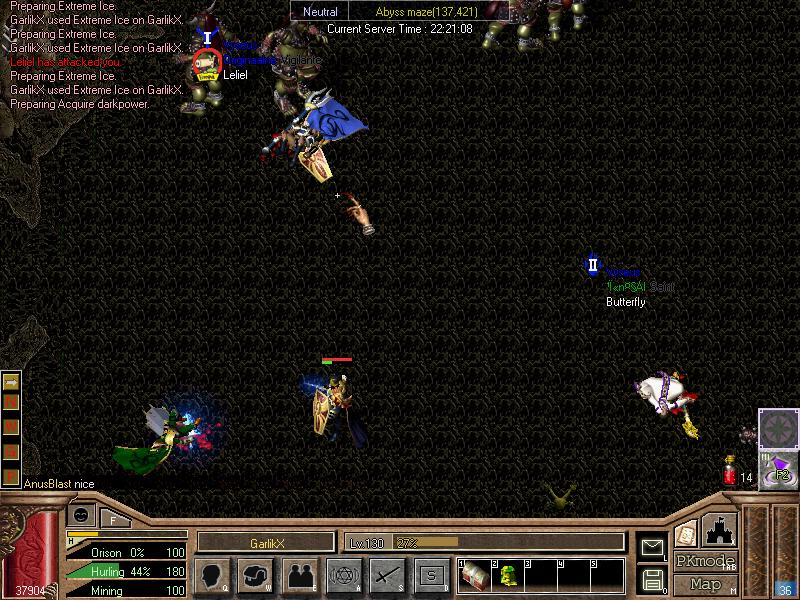Open the bag inventory button
Image resolution: width=800 pixels, height=600 pixels.
point(256,575)
